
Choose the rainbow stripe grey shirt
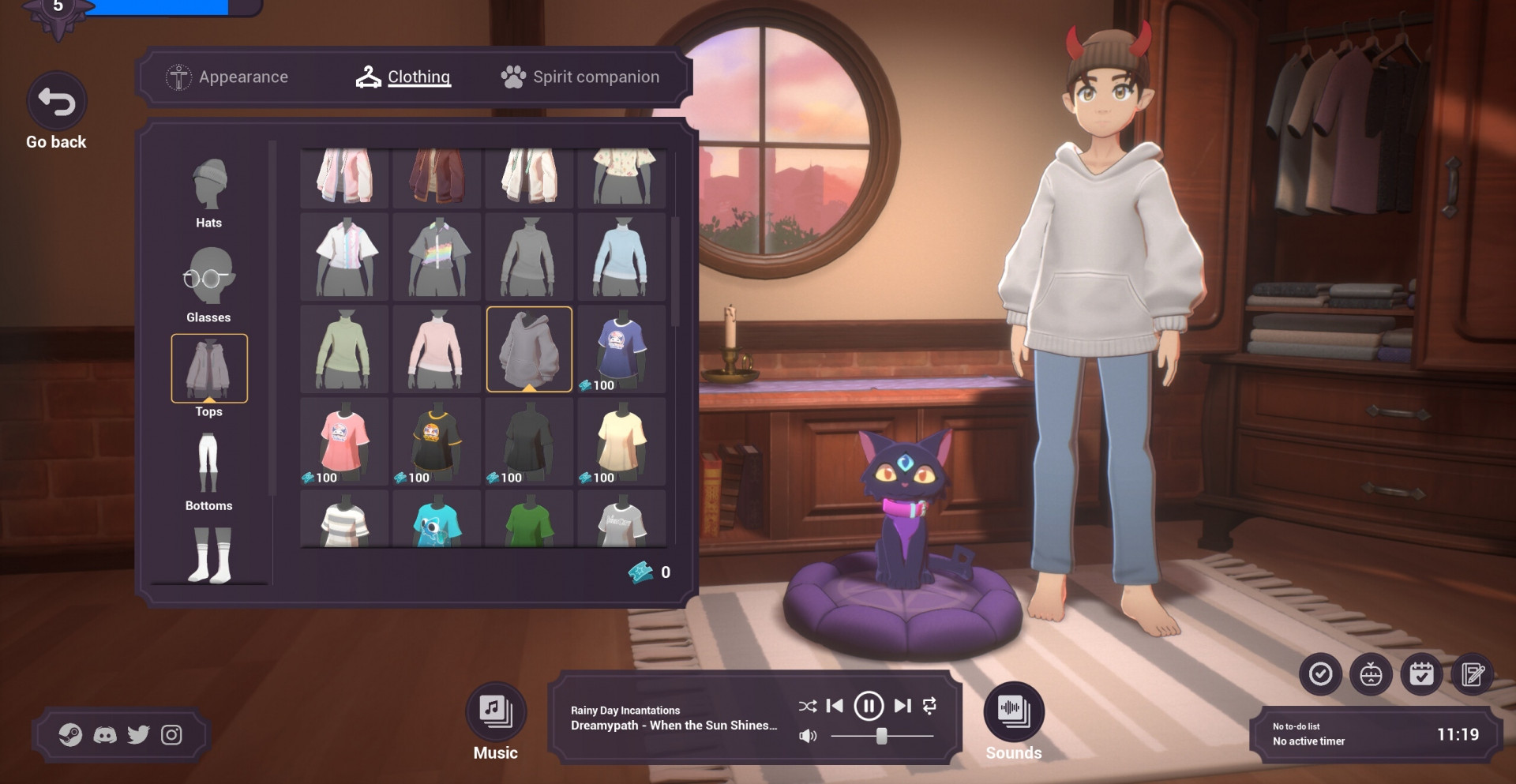pyautogui.click(x=437, y=257)
